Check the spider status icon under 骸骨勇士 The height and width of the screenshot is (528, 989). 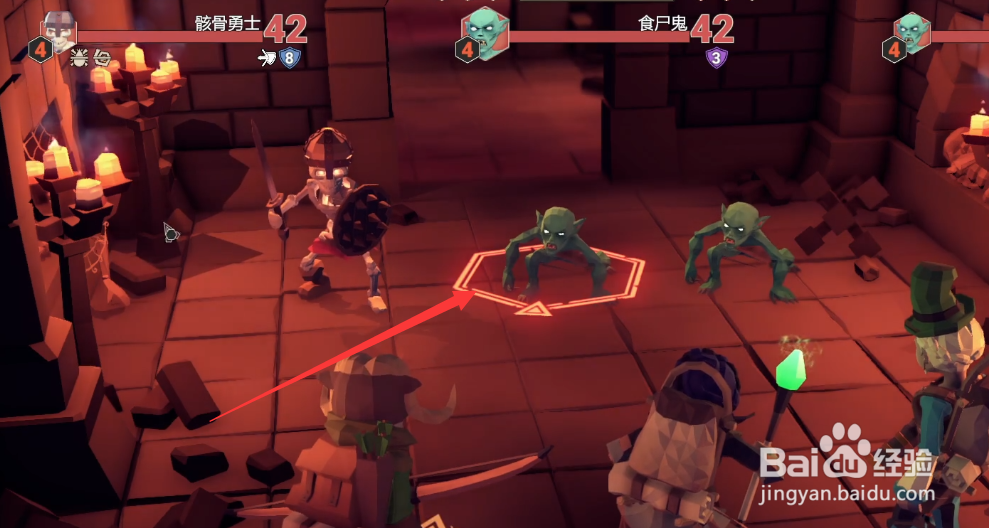pyautogui.click(x=79, y=59)
